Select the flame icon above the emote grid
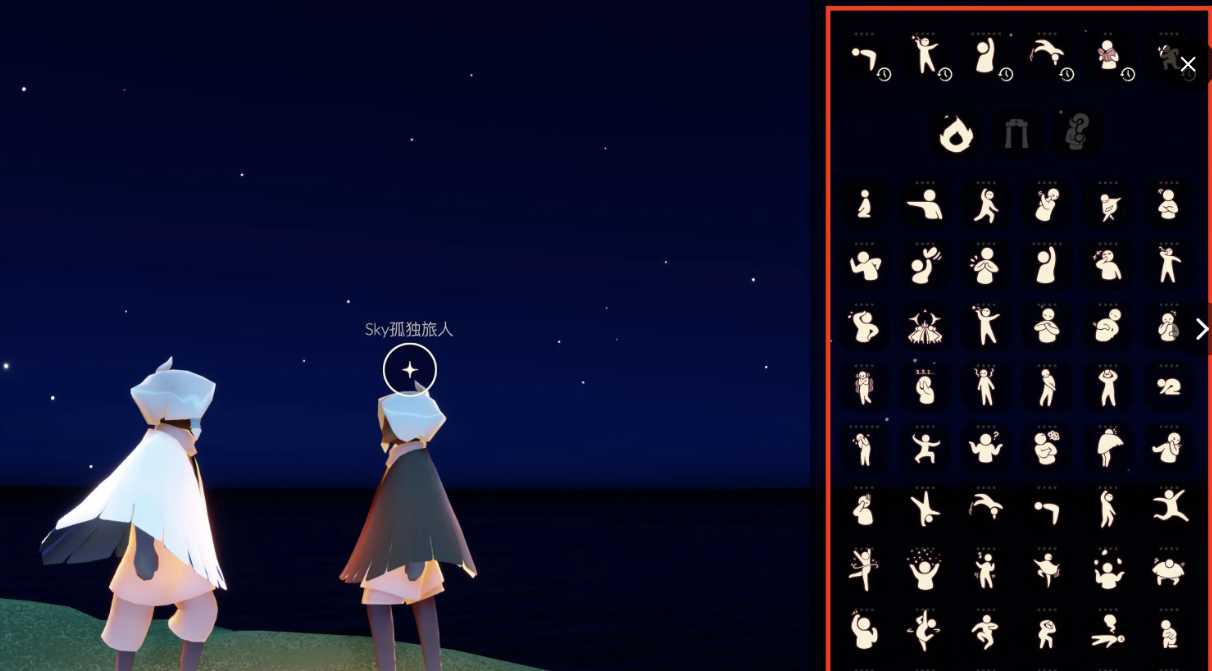The image size is (1212, 671). click(x=956, y=133)
